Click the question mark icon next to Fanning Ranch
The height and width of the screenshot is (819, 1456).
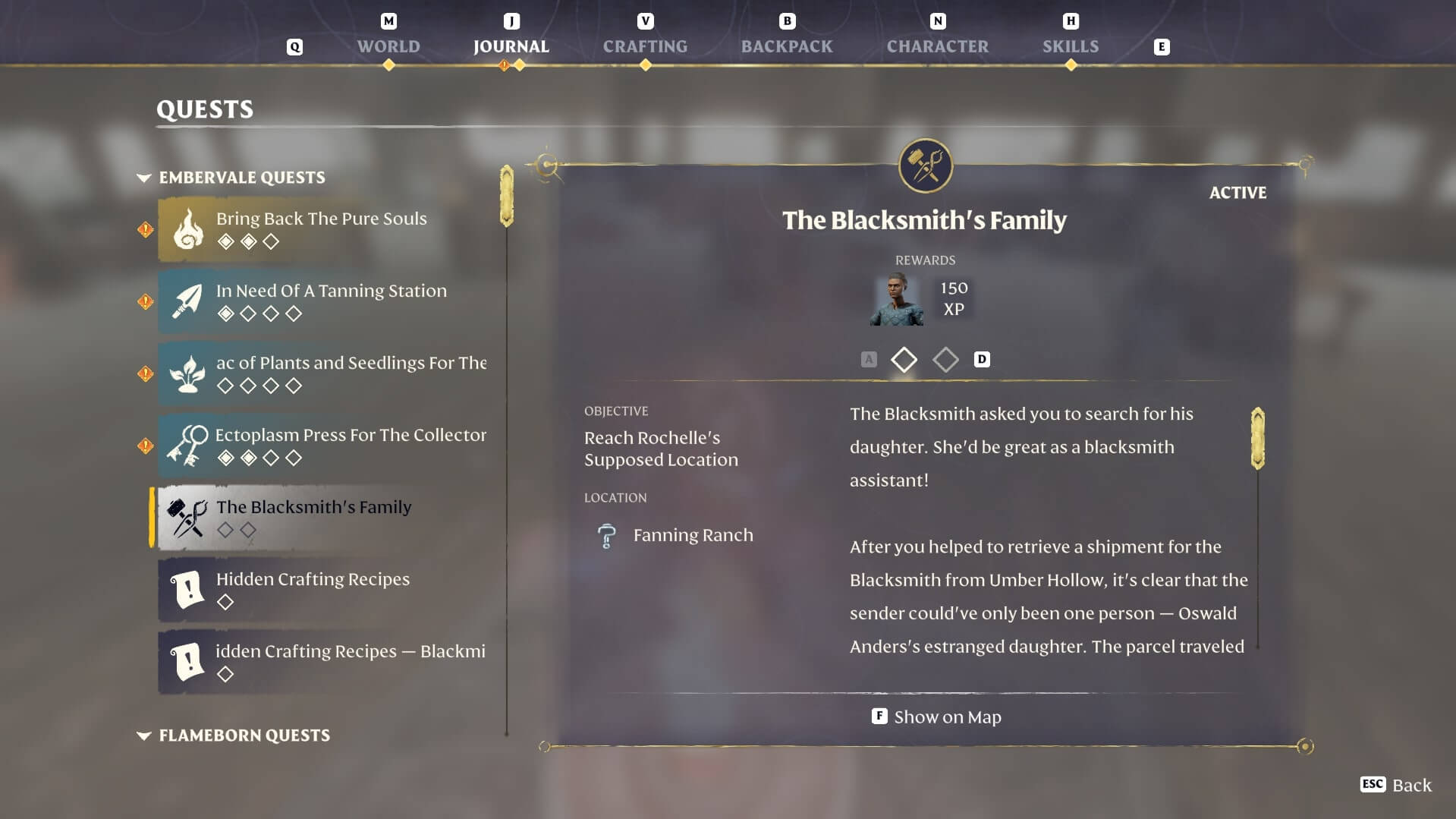606,535
